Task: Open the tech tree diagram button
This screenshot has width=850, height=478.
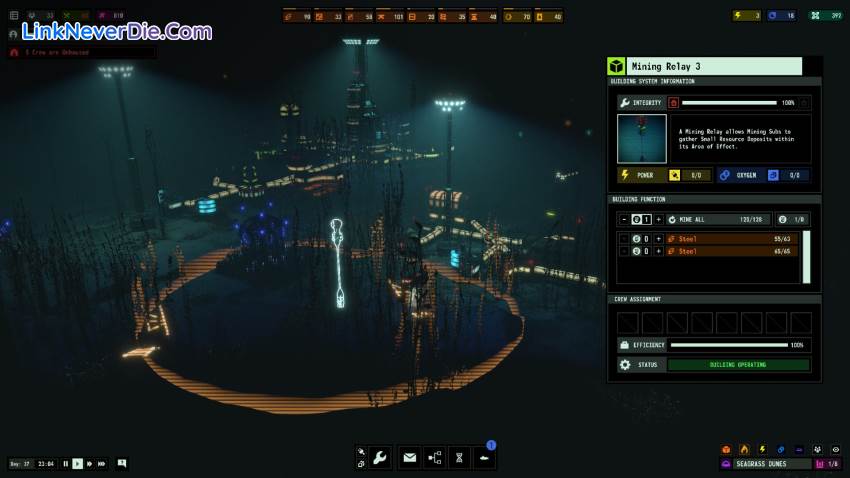Action: (x=434, y=457)
